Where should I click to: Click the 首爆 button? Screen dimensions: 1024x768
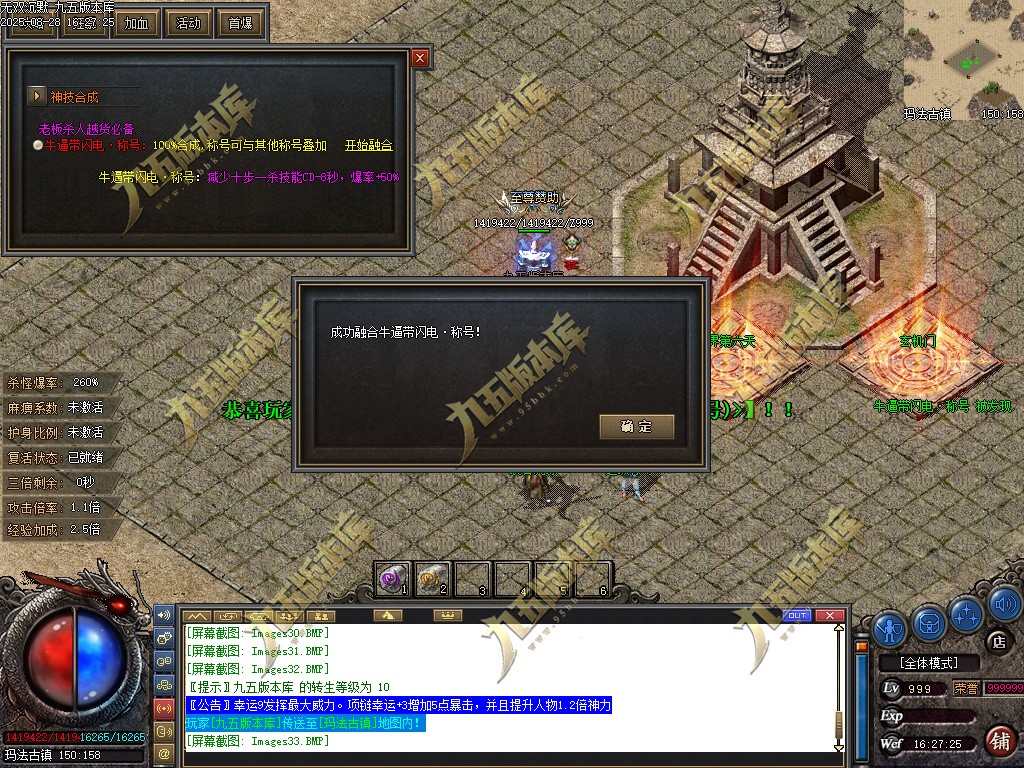click(240, 23)
